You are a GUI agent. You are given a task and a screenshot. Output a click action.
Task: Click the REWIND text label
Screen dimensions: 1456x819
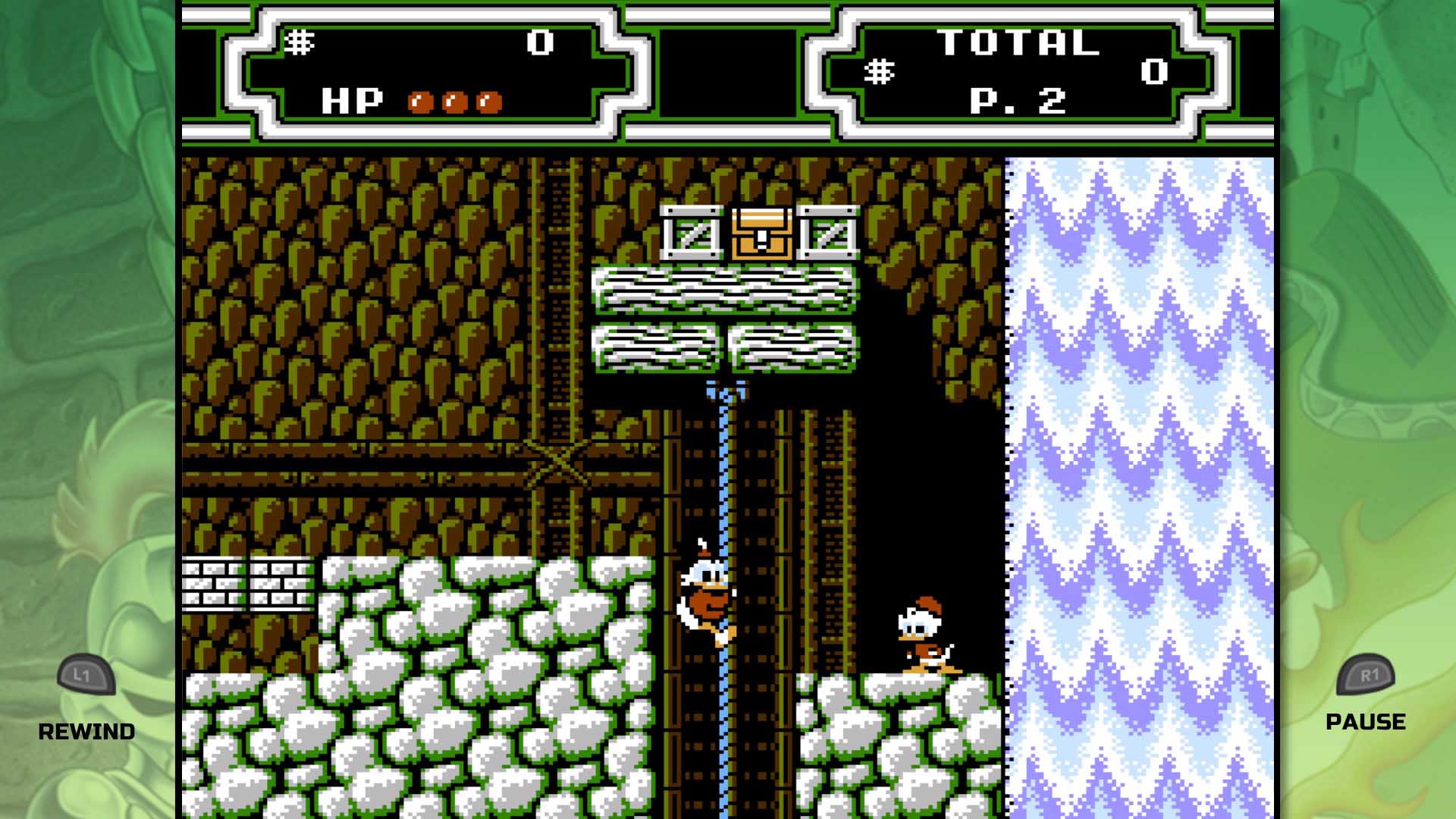(x=87, y=732)
